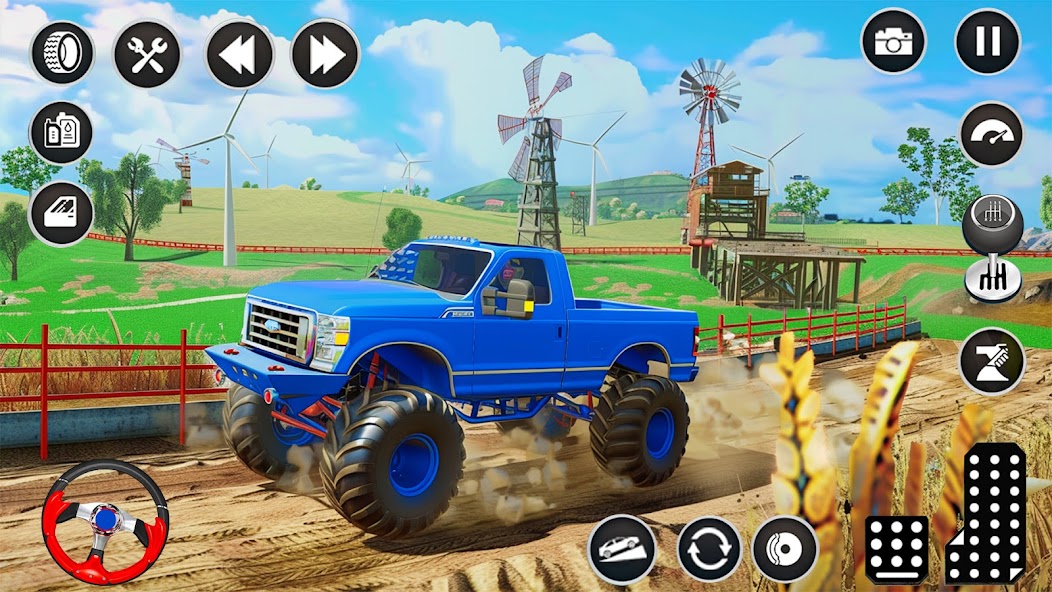
Task: Activate the hand-on-lever control button
Action: coord(991,361)
